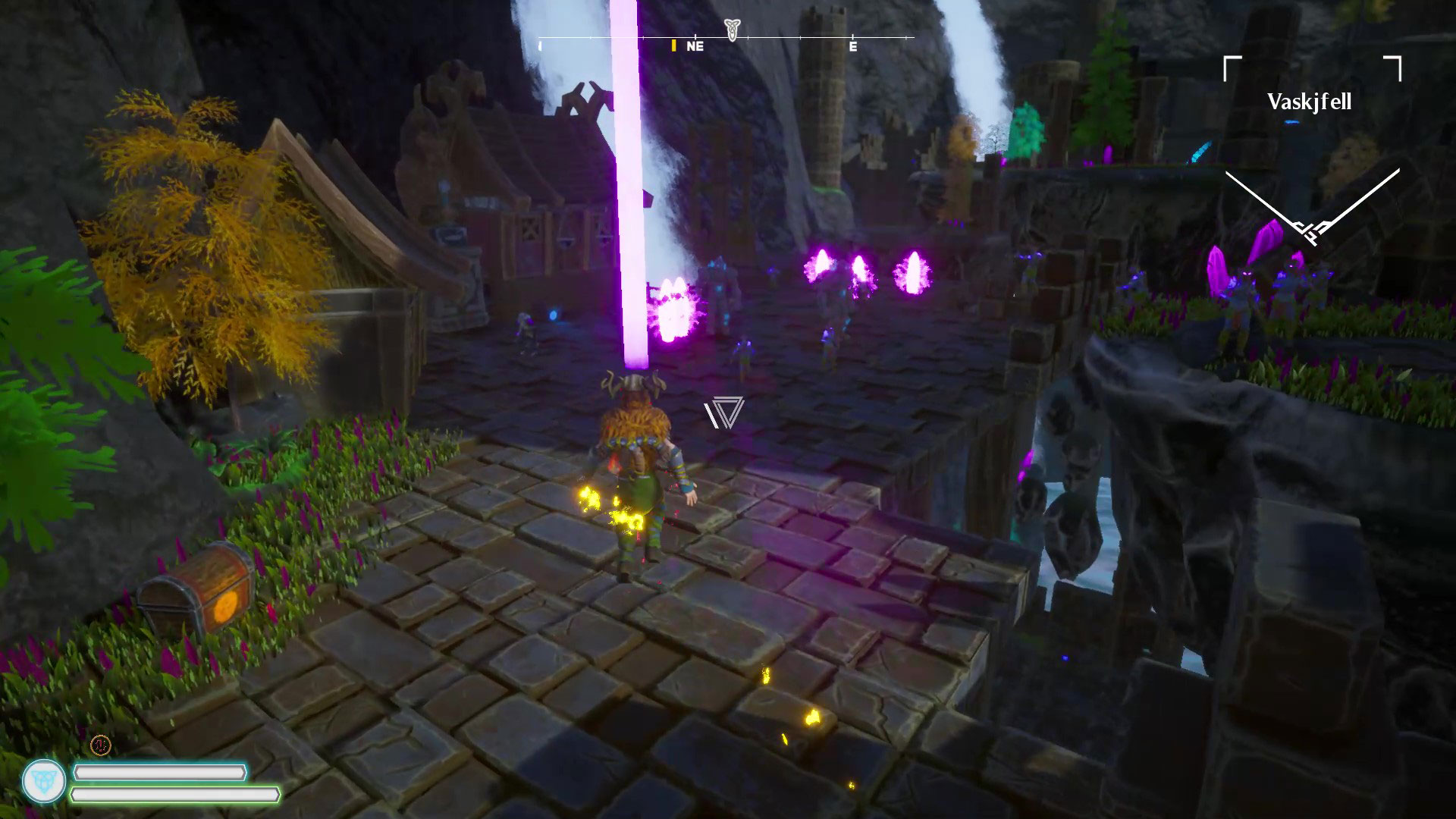Select the Celtic knot marker on the compass

point(731,30)
